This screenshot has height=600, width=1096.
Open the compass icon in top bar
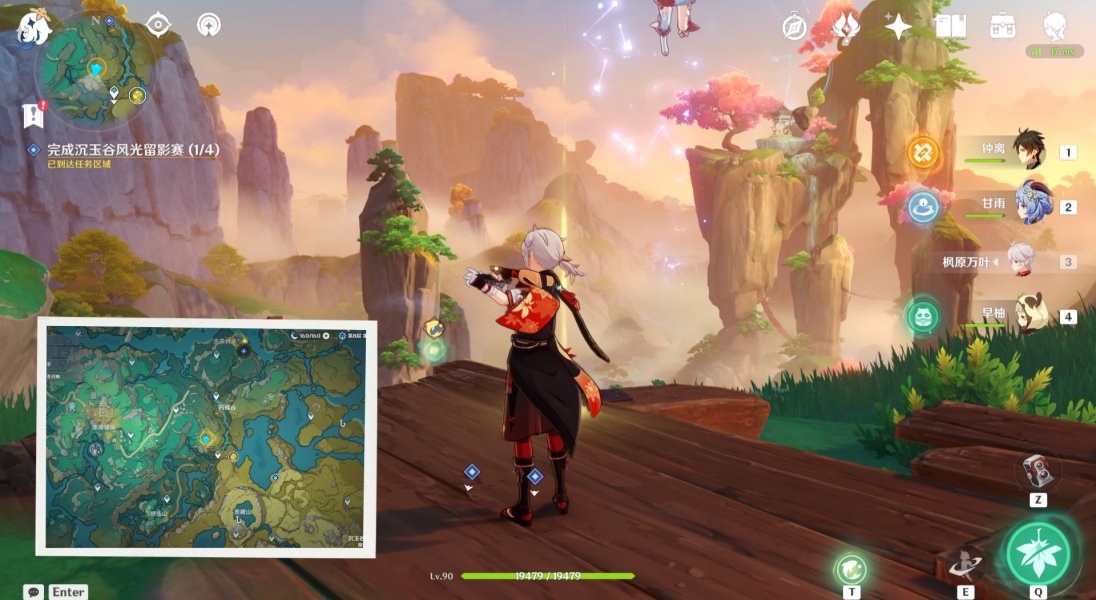click(794, 27)
